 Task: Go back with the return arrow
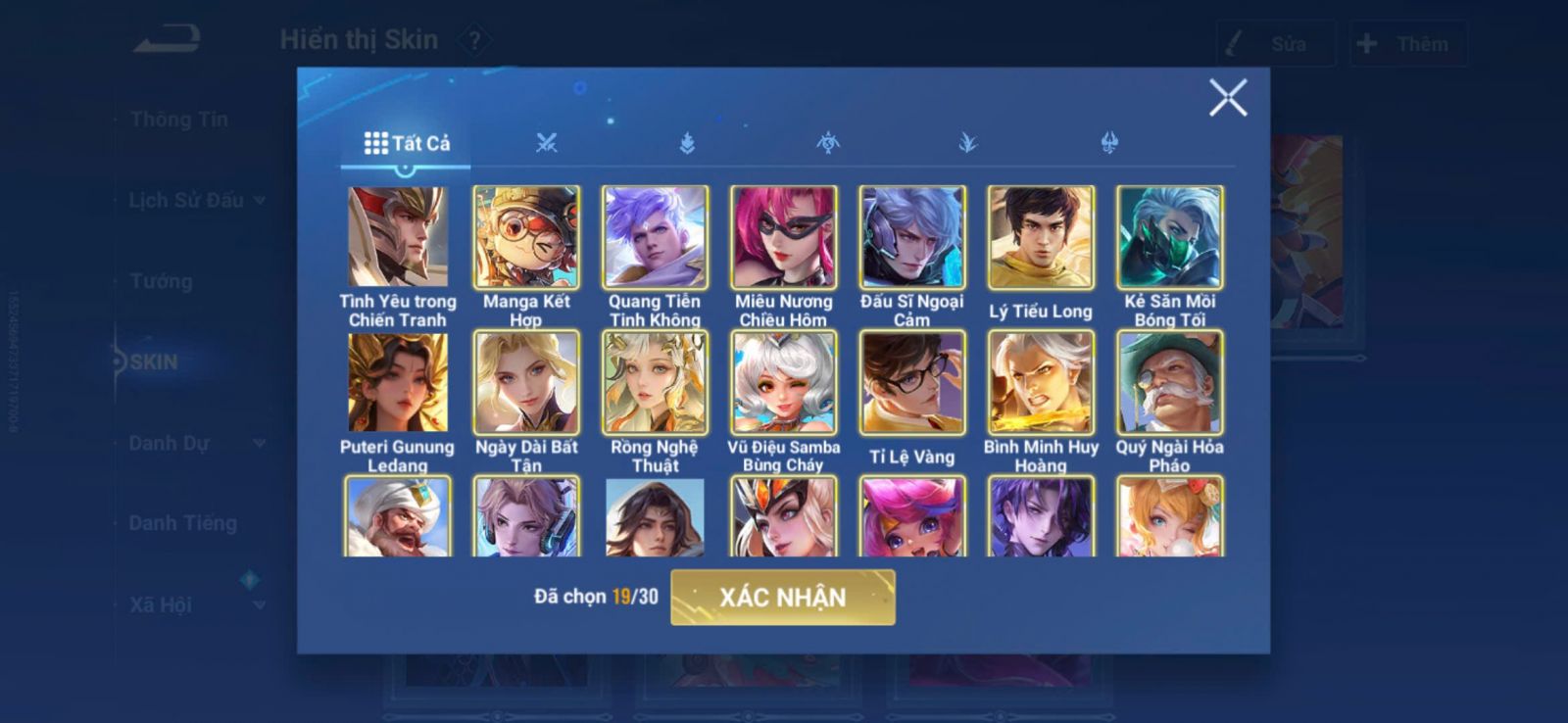(168, 40)
